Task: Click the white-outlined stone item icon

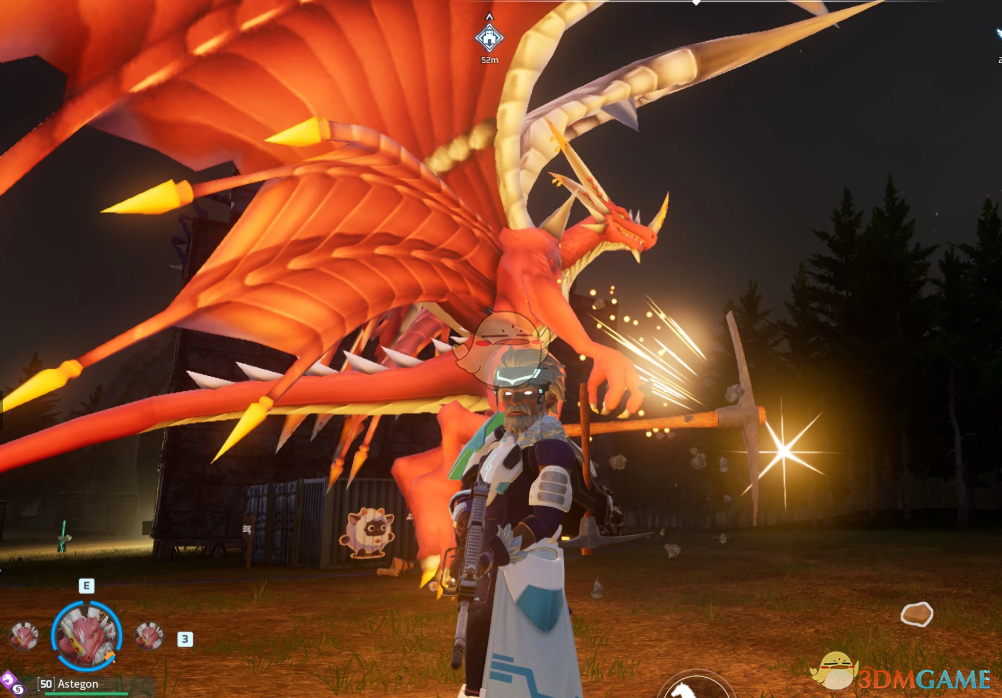Action: click(x=916, y=613)
